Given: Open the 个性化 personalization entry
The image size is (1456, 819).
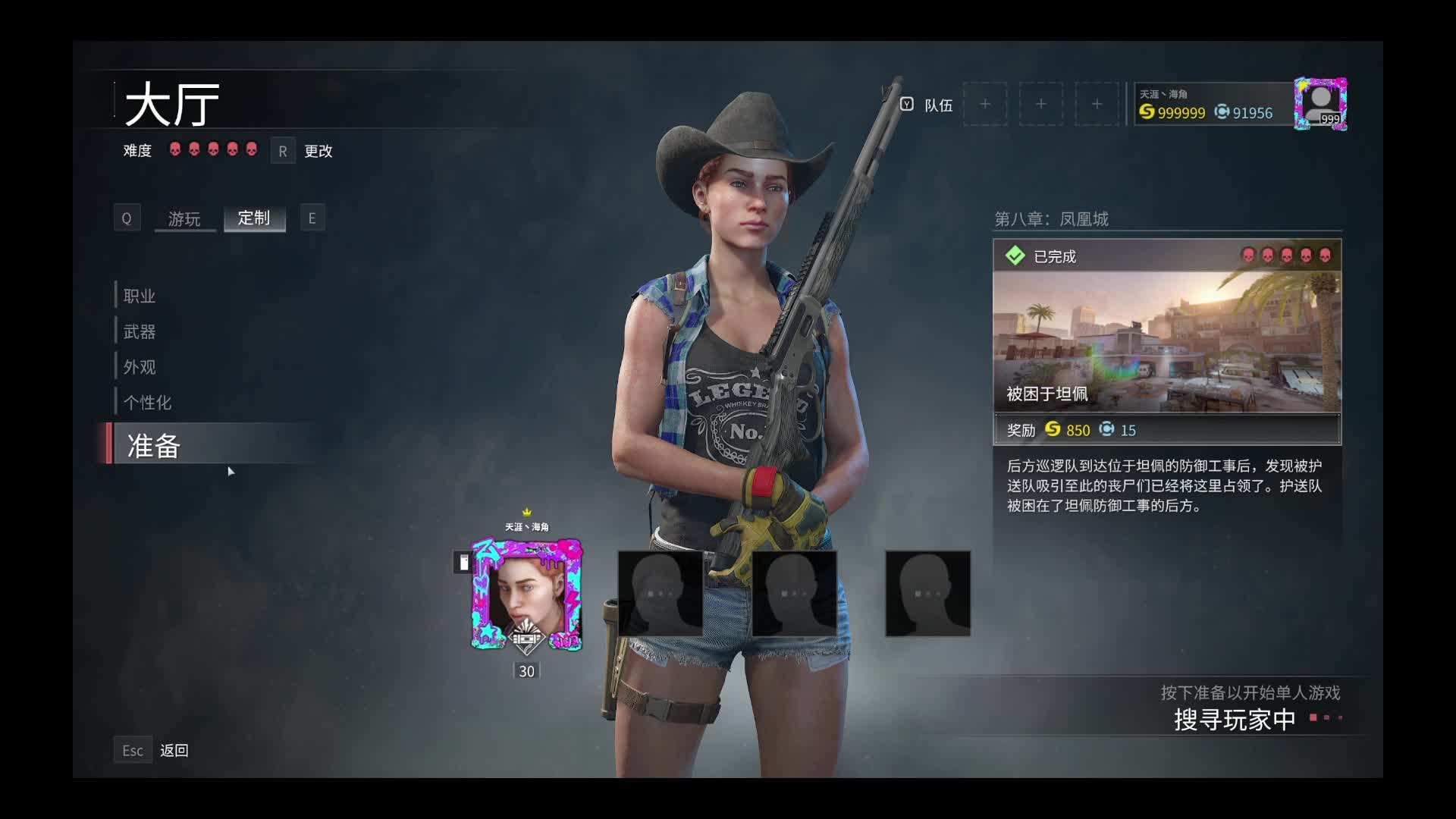Looking at the screenshot, I should tap(147, 403).
